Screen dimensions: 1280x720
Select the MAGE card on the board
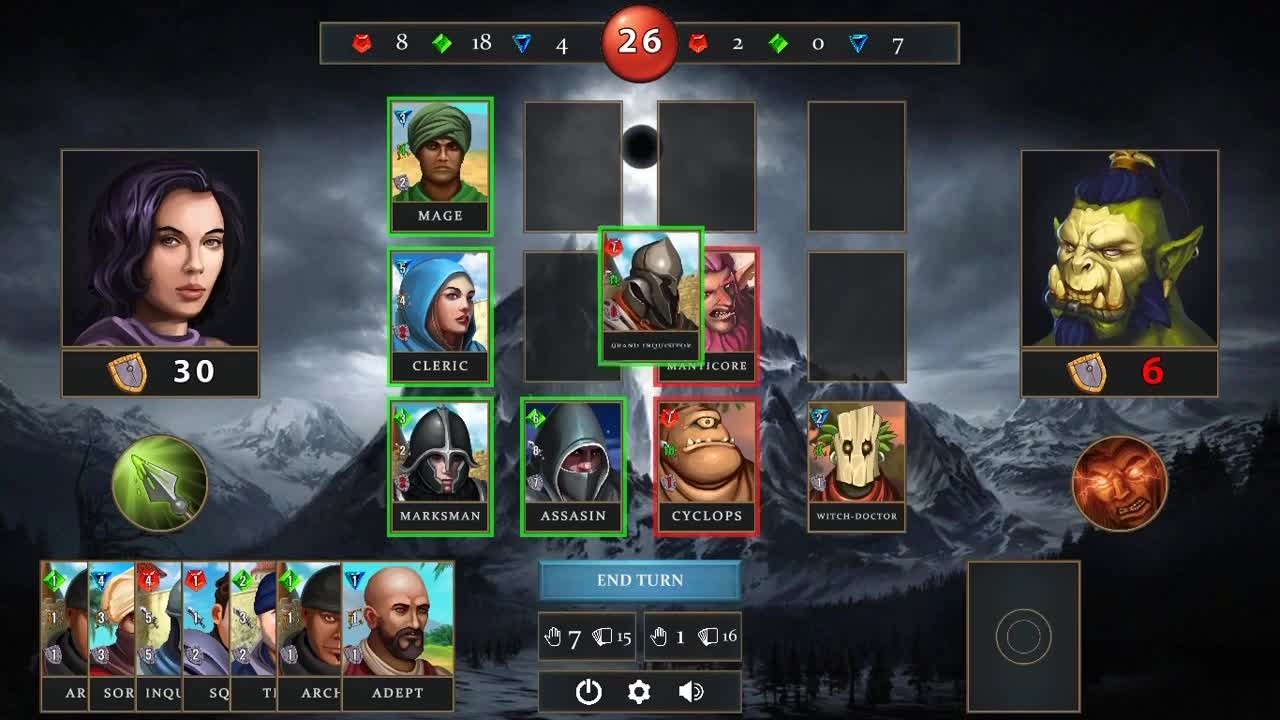pos(441,163)
